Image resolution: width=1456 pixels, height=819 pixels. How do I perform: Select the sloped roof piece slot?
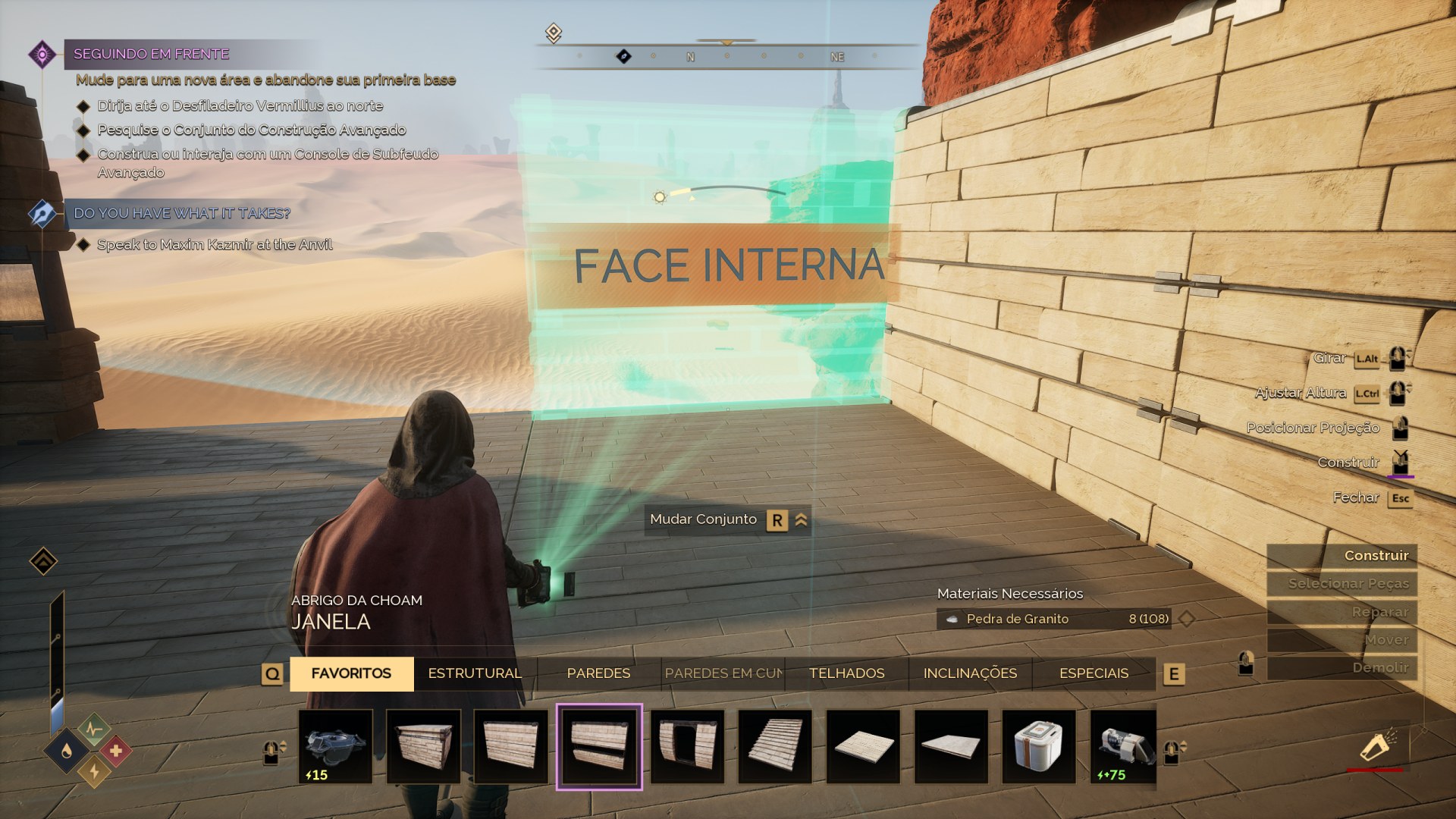pos(775,746)
